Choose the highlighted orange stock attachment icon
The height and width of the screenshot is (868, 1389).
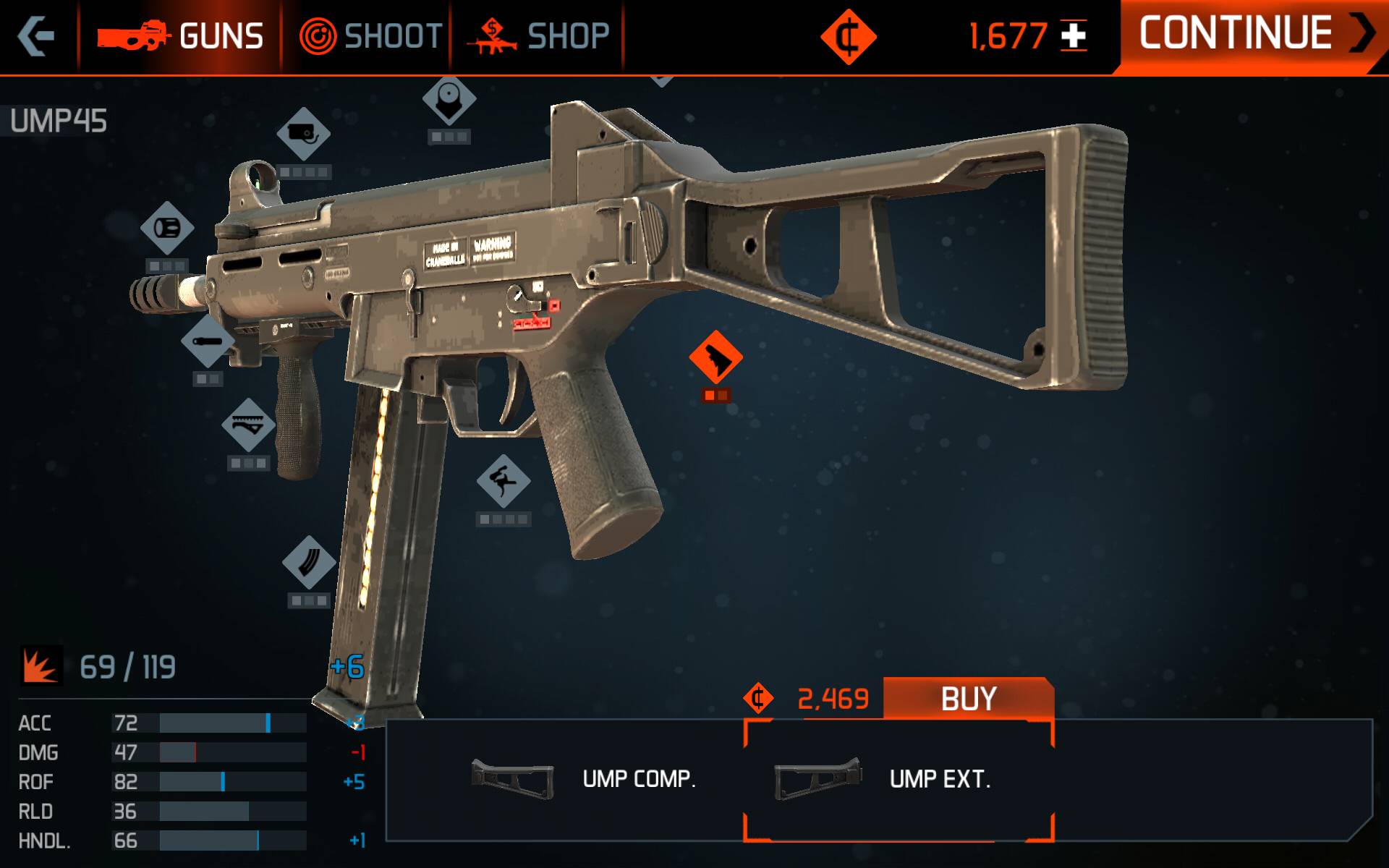click(x=715, y=357)
